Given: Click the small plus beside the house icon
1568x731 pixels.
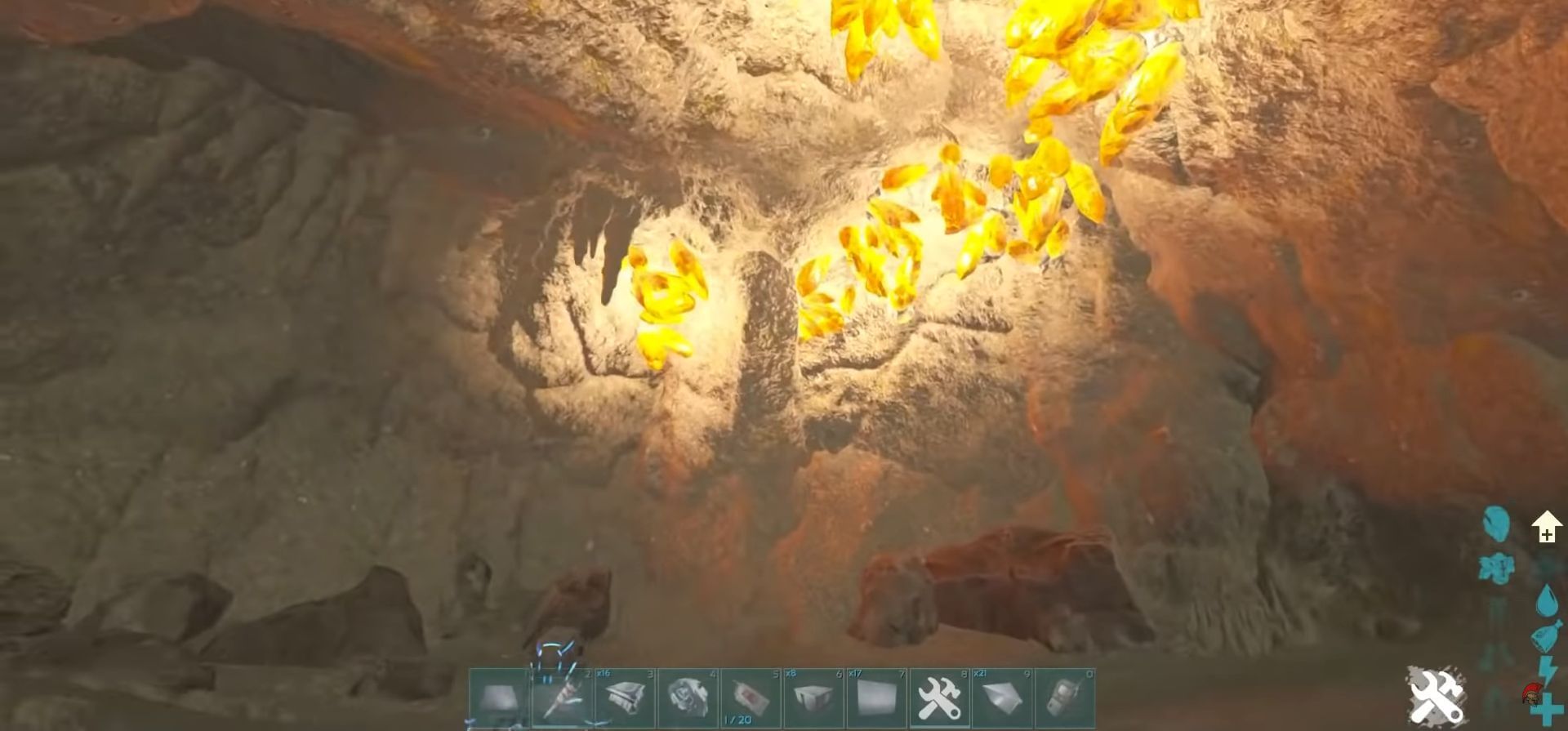Looking at the screenshot, I should click(1546, 535).
